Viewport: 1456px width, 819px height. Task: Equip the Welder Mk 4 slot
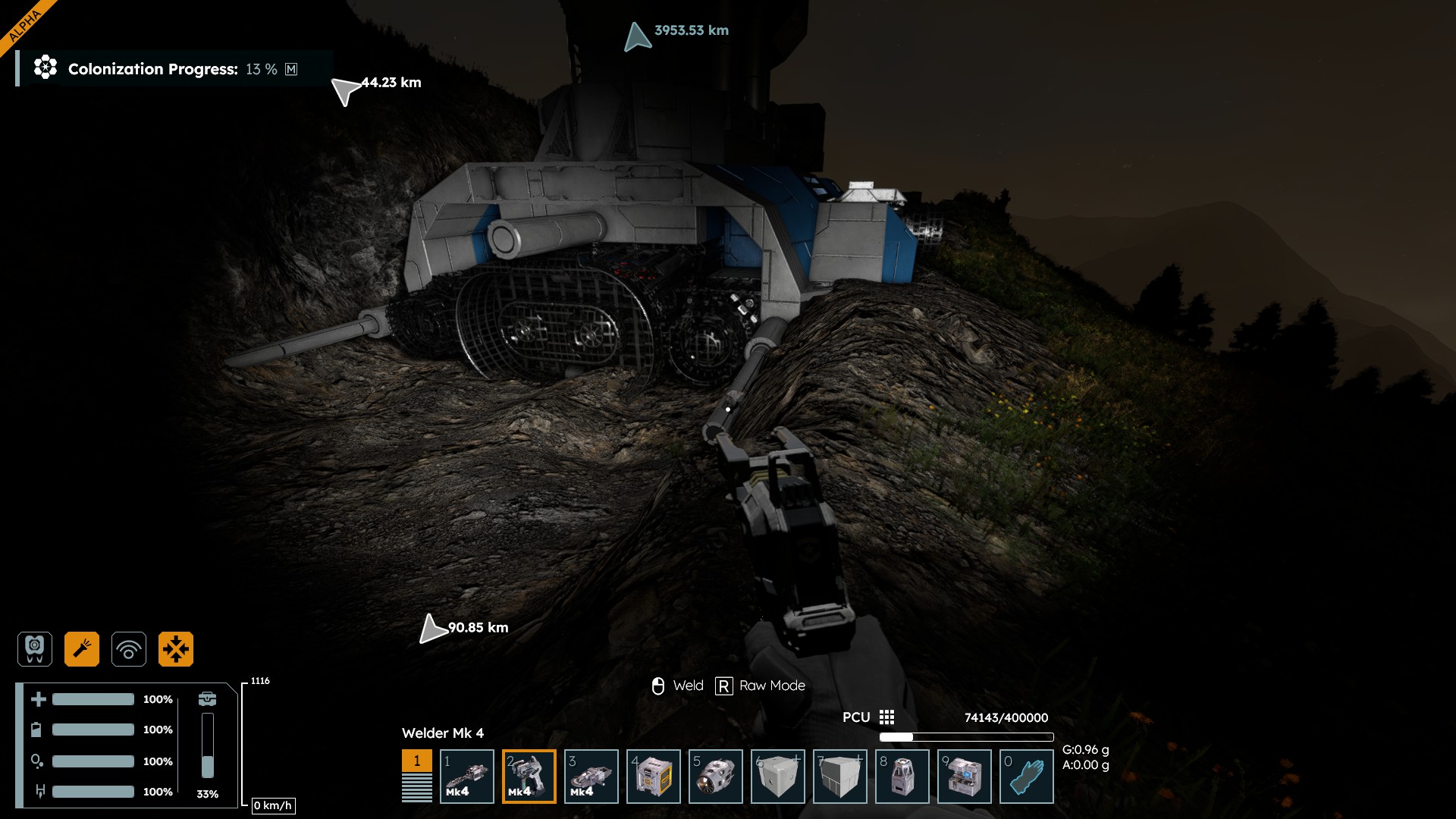point(529,776)
